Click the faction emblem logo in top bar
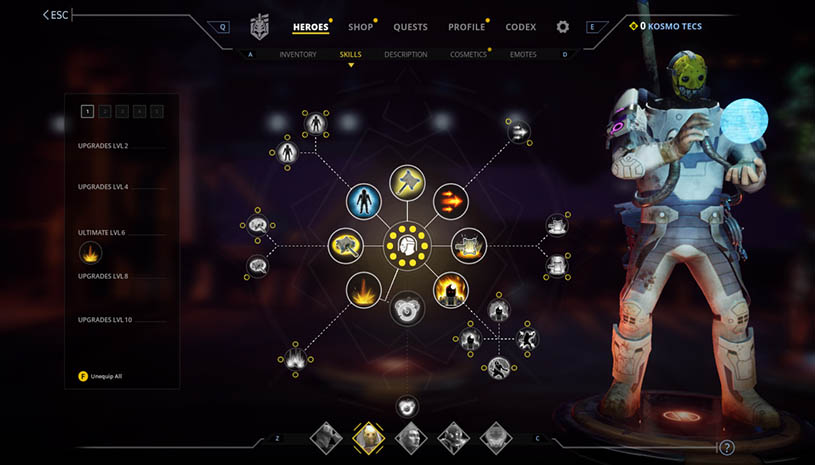 pyautogui.click(x=260, y=27)
